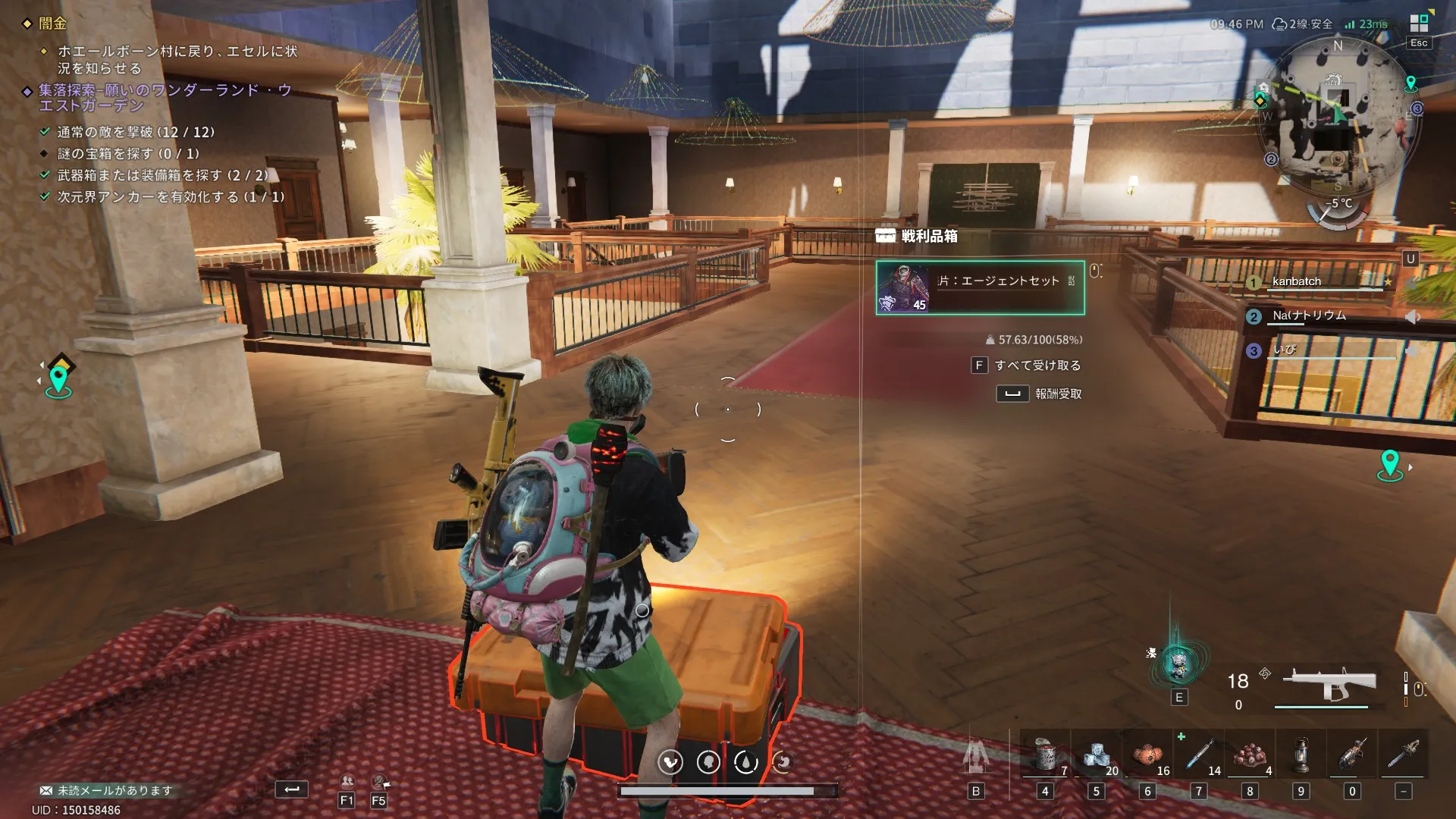This screenshot has width=1456, height=819.
Task: Equip the lantern from the hotbar
Action: click(1301, 756)
